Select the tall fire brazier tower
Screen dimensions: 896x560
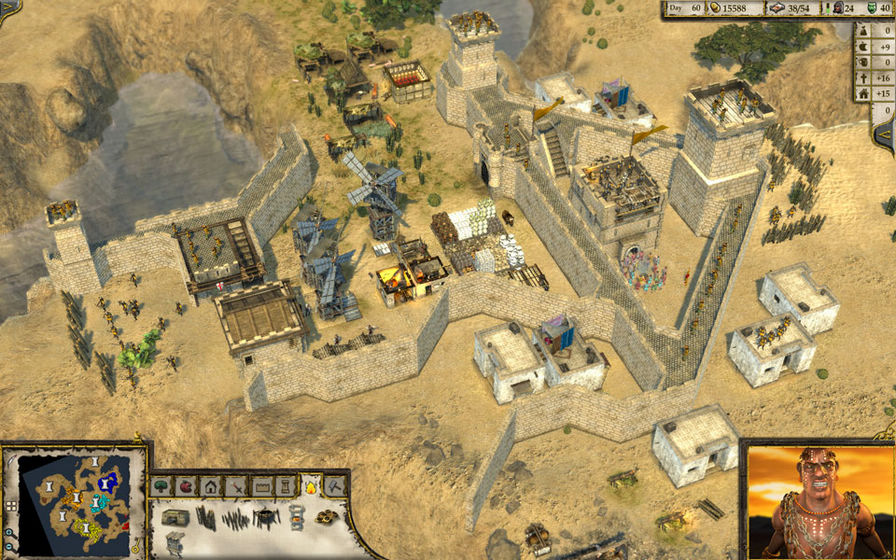pos(296,517)
